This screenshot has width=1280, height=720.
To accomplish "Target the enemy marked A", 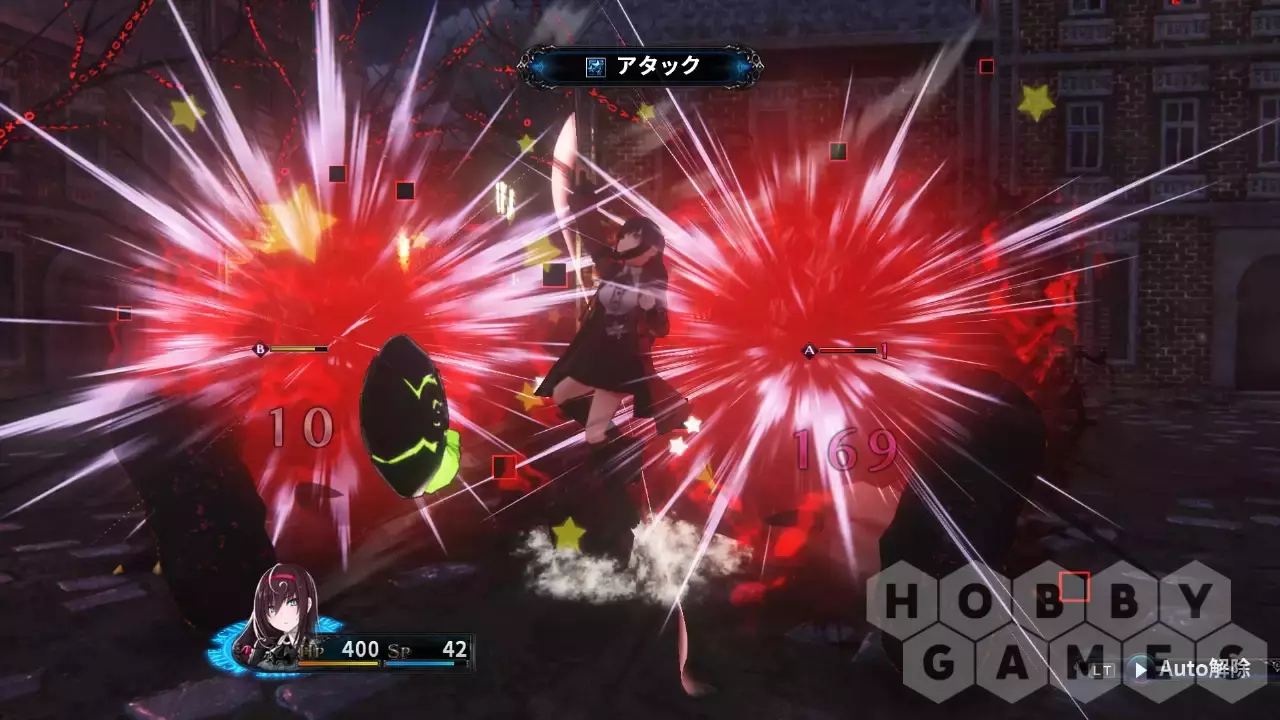I will tap(810, 351).
